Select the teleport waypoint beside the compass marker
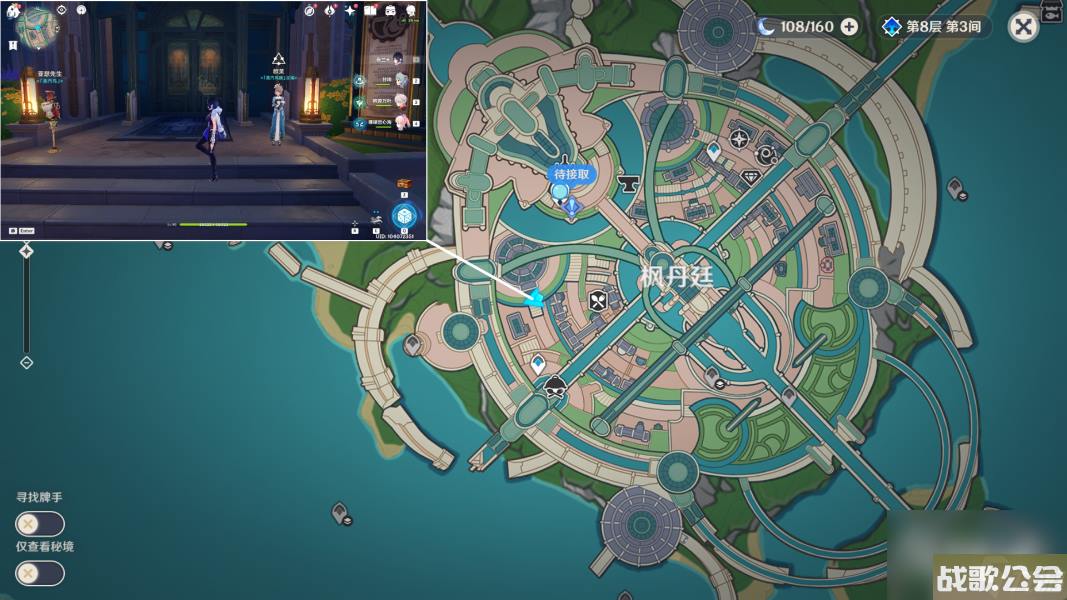The width and height of the screenshot is (1067, 600). (x=714, y=151)
